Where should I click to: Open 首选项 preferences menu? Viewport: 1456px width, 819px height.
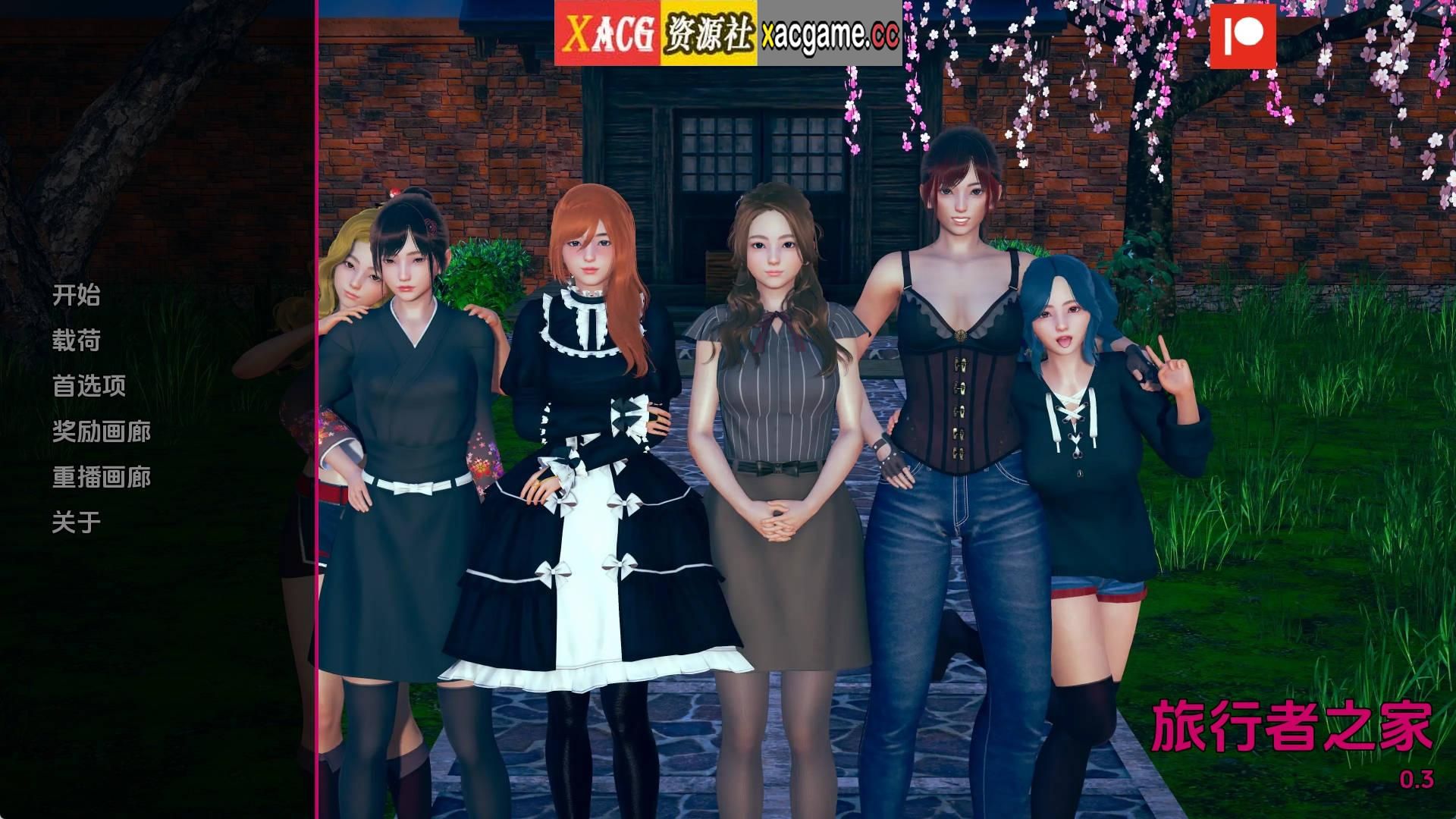[x=89, y=387]
